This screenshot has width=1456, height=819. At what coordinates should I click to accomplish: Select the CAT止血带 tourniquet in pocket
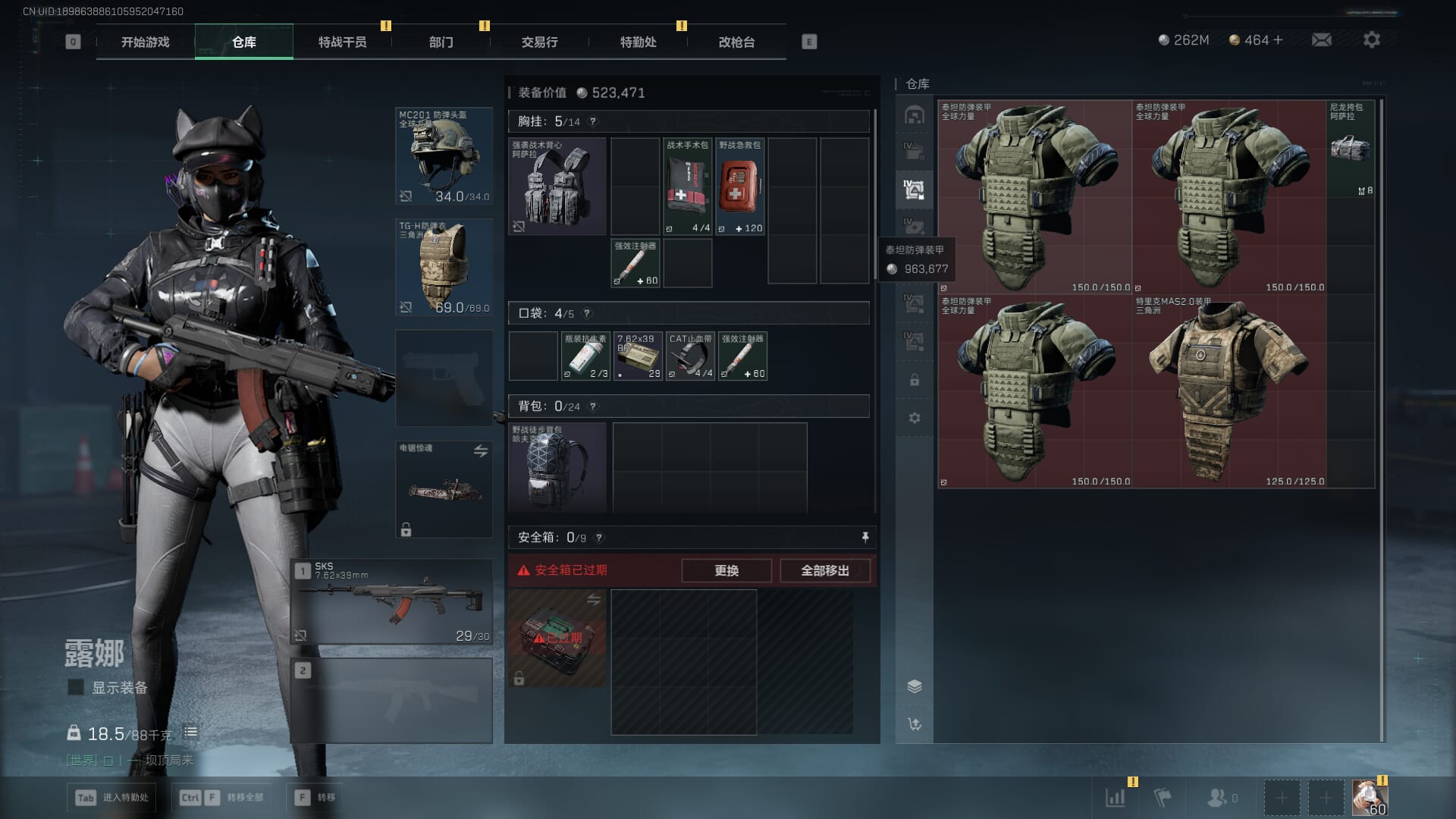pyautogui.click(x=689, y=356)
